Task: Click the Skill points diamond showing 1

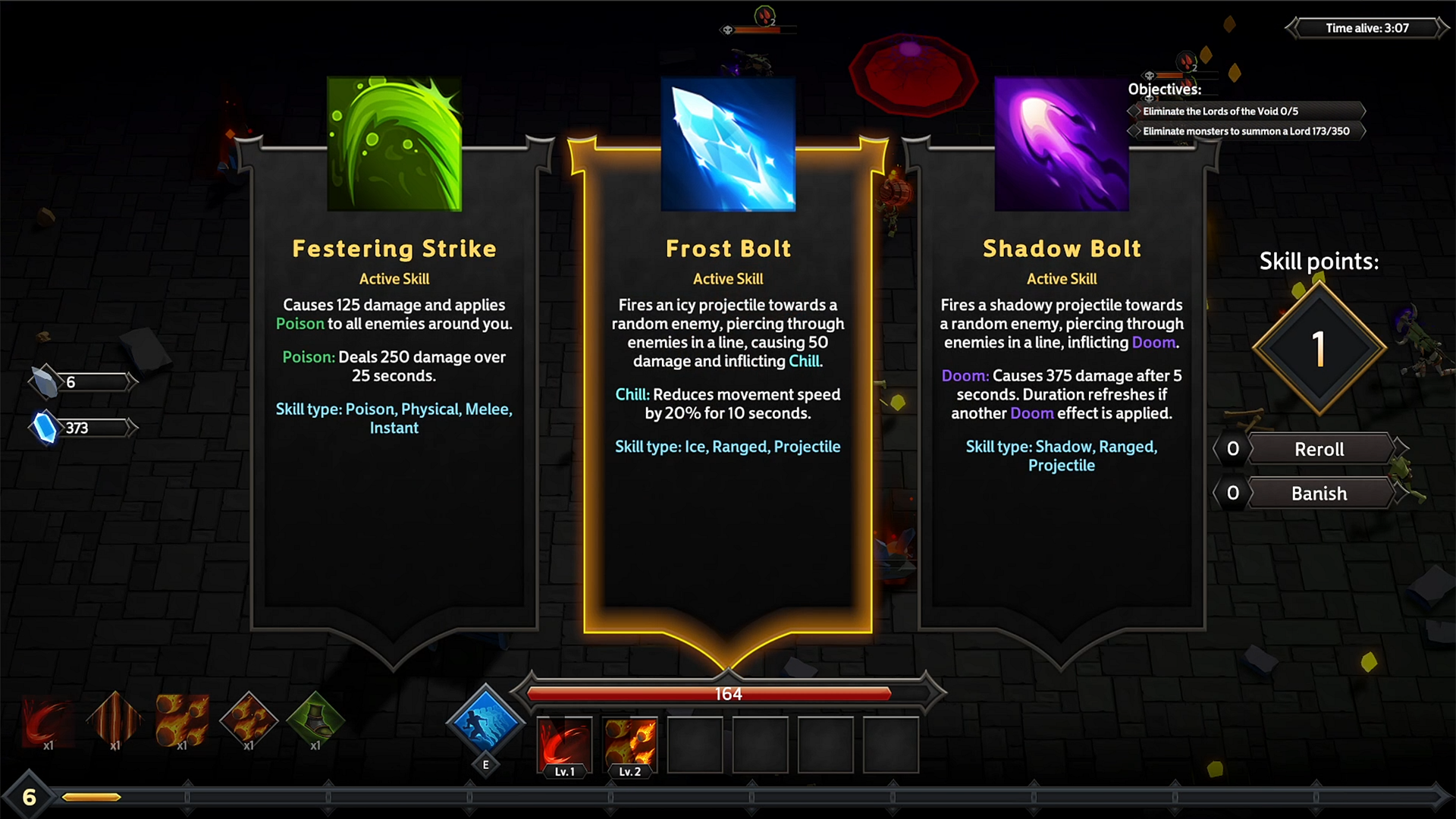Action: [1318, 348]
